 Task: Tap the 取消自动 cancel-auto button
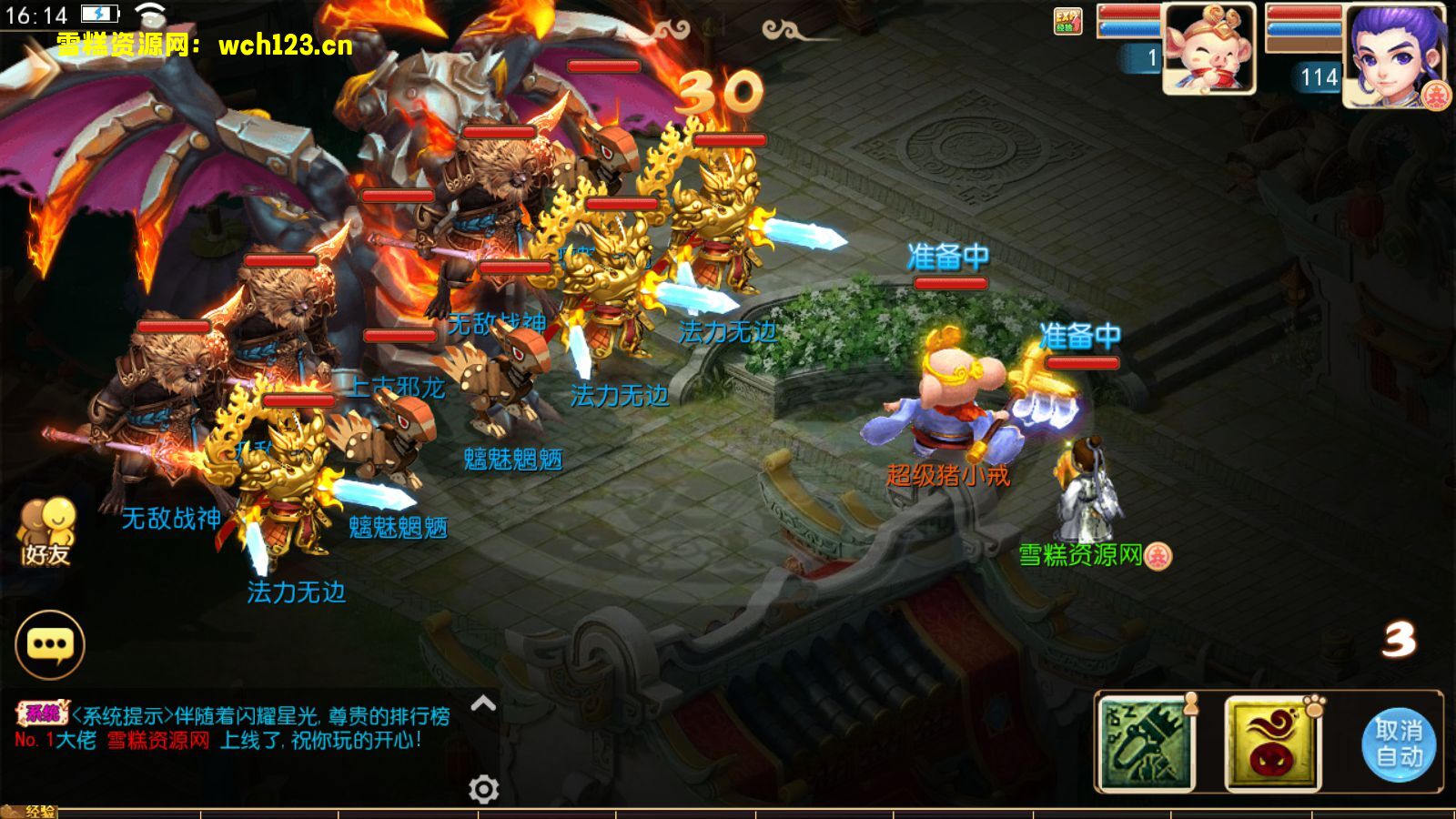pos(1399,743)
